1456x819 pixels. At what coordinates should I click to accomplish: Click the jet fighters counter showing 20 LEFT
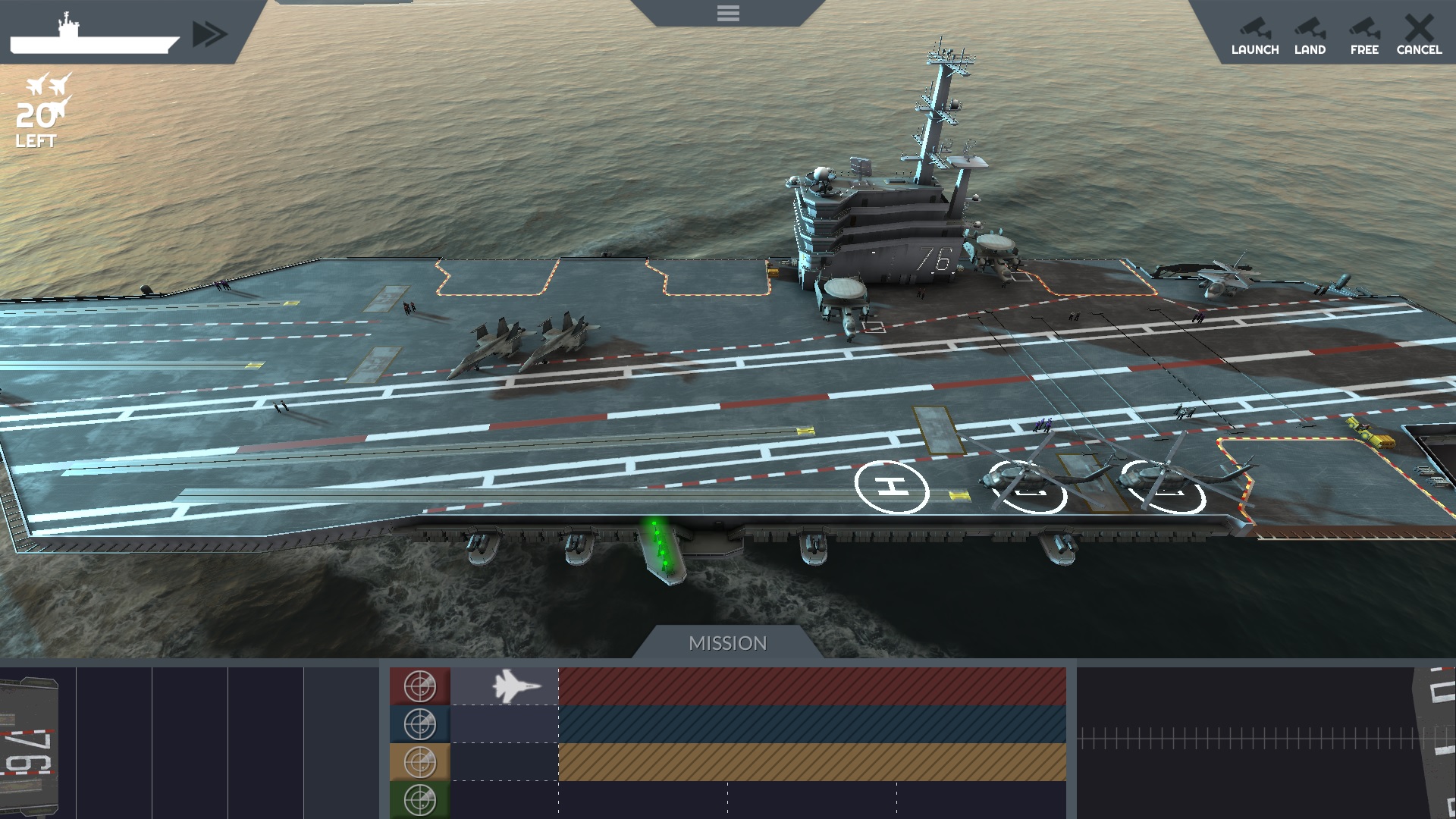click(39, 110)
